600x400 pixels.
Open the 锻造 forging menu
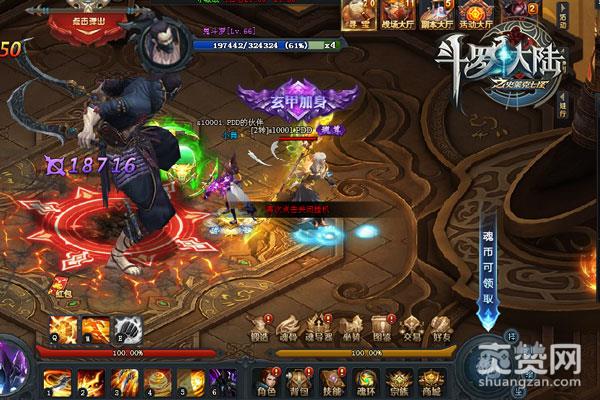click(260, 328)
